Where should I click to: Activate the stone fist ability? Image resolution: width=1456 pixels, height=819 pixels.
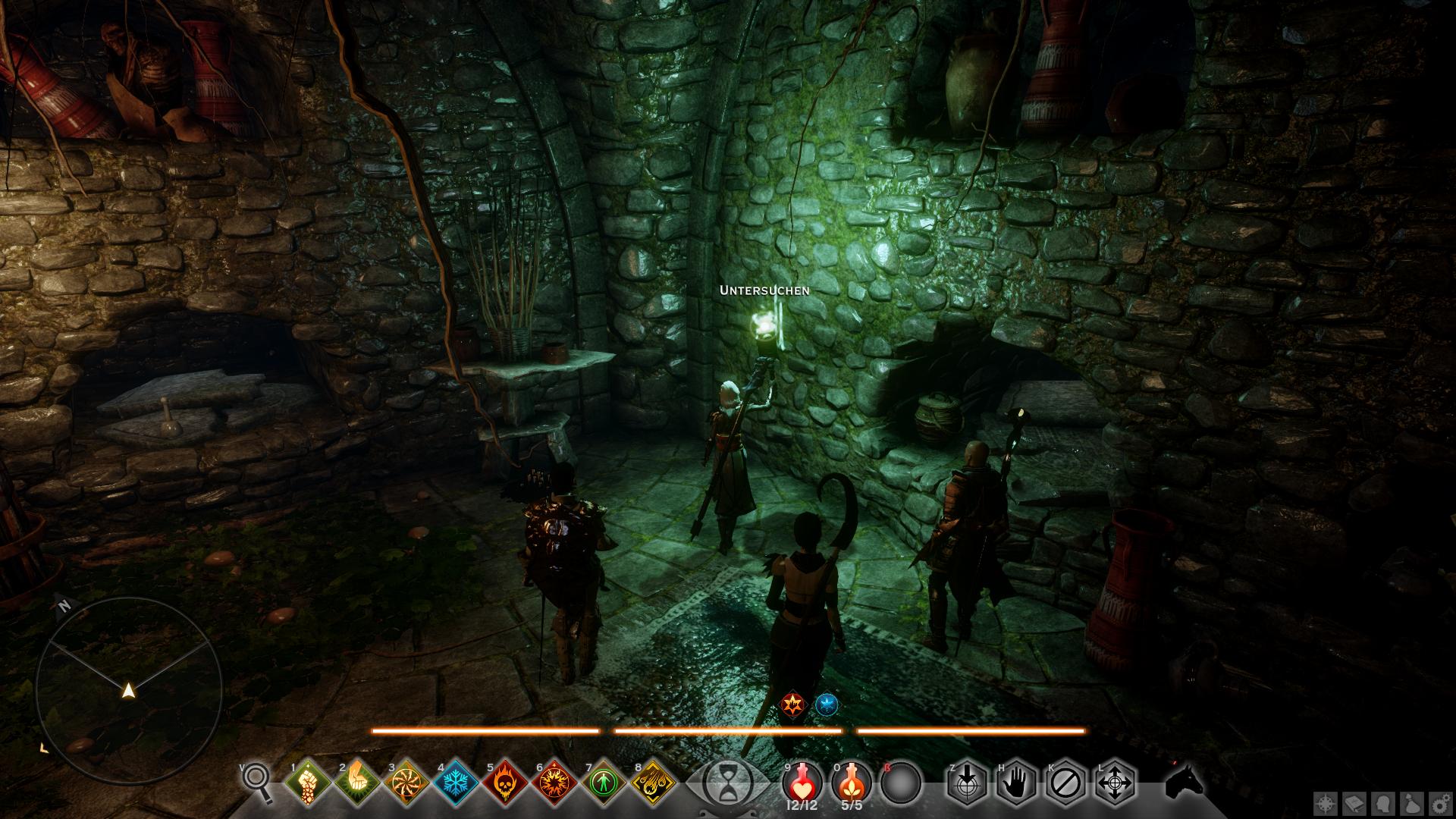(x=309, y=782)
